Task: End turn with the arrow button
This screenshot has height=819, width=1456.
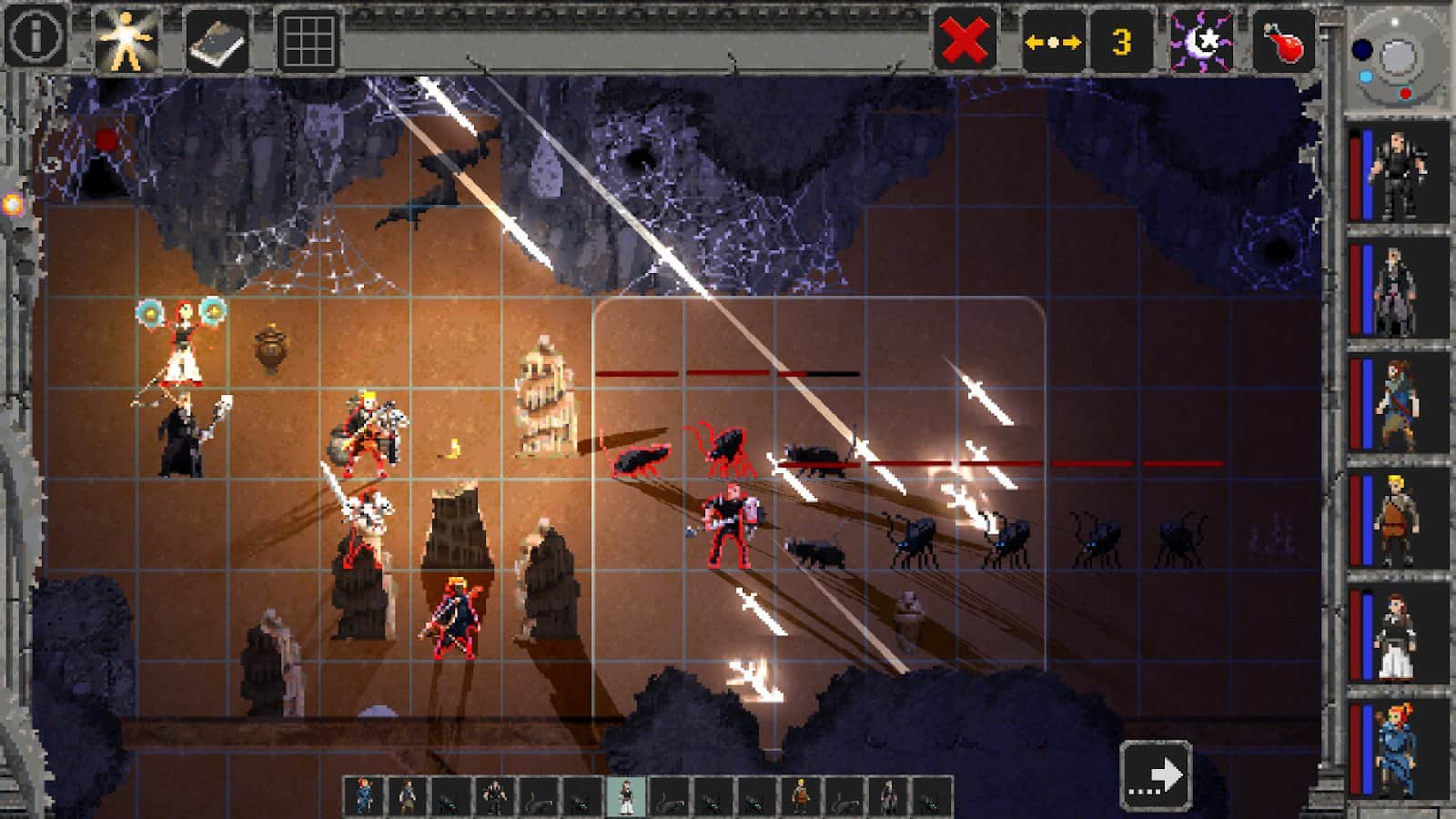Action: 1156,775
